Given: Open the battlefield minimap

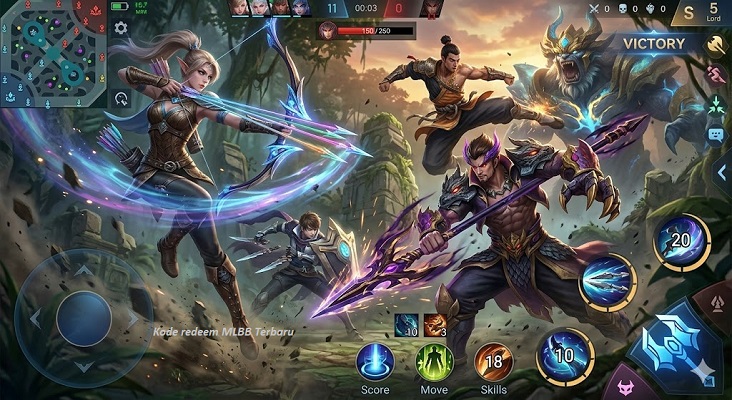Looking at the screenshot, I should tap(54, 54).
